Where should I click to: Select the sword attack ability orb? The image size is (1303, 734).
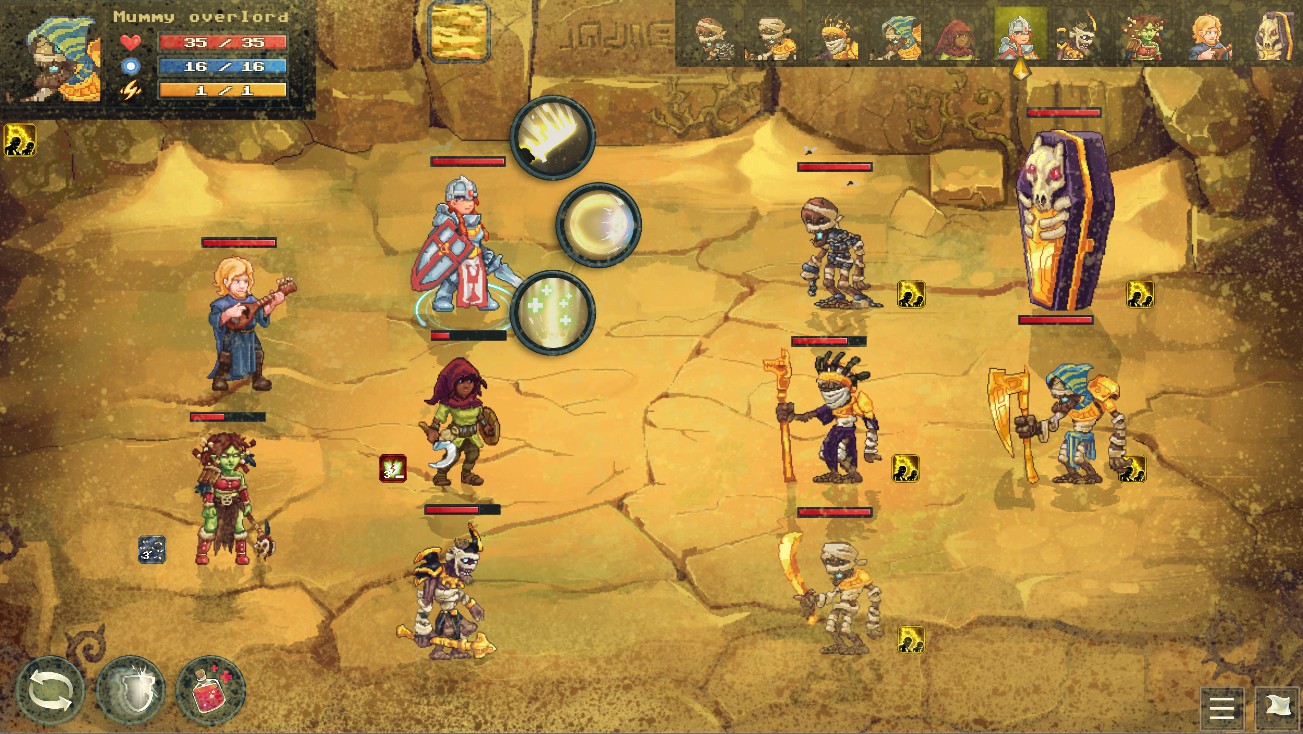(551, 137)
